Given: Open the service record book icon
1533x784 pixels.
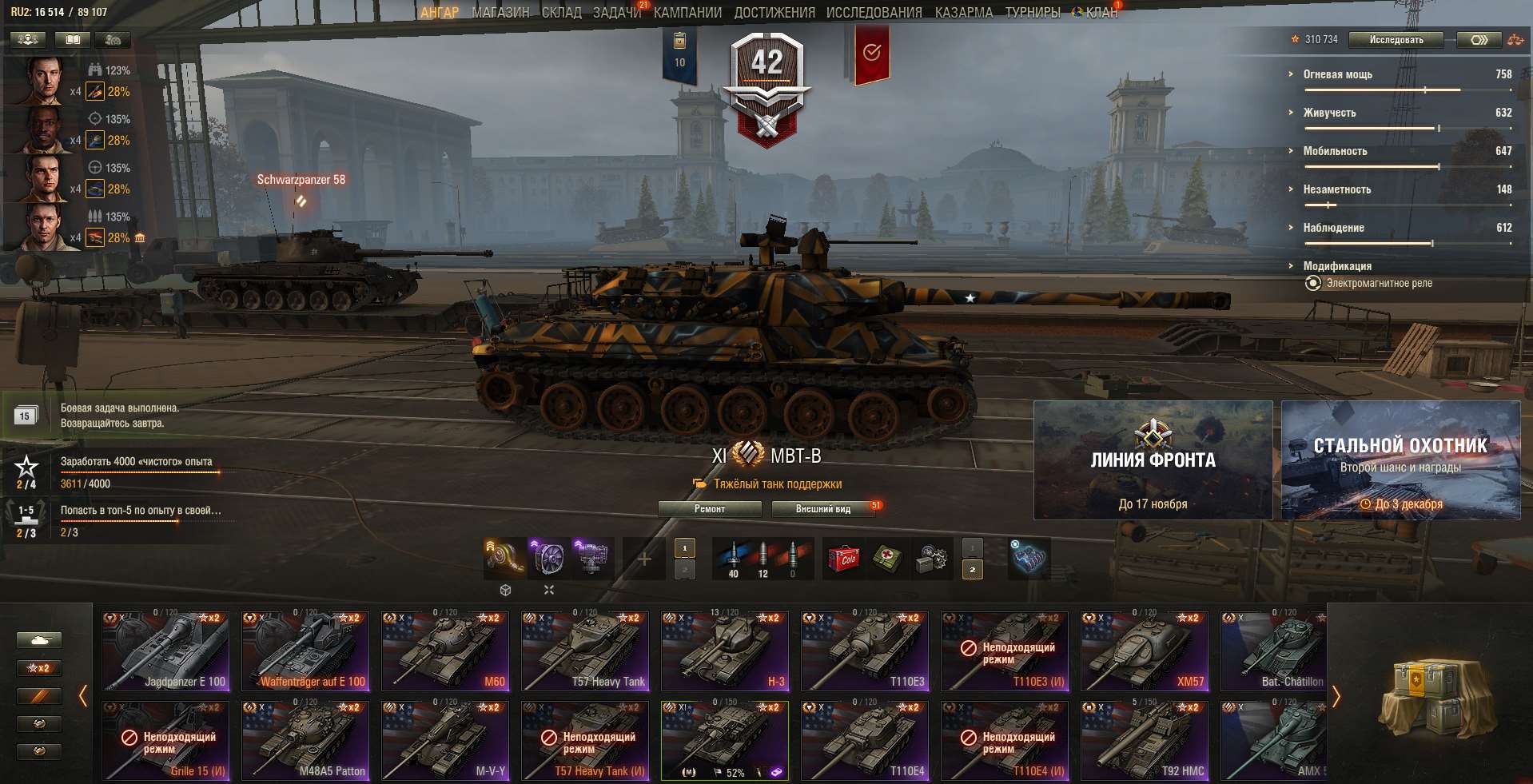Looking at the screenshot, I should tap(72, 38).
